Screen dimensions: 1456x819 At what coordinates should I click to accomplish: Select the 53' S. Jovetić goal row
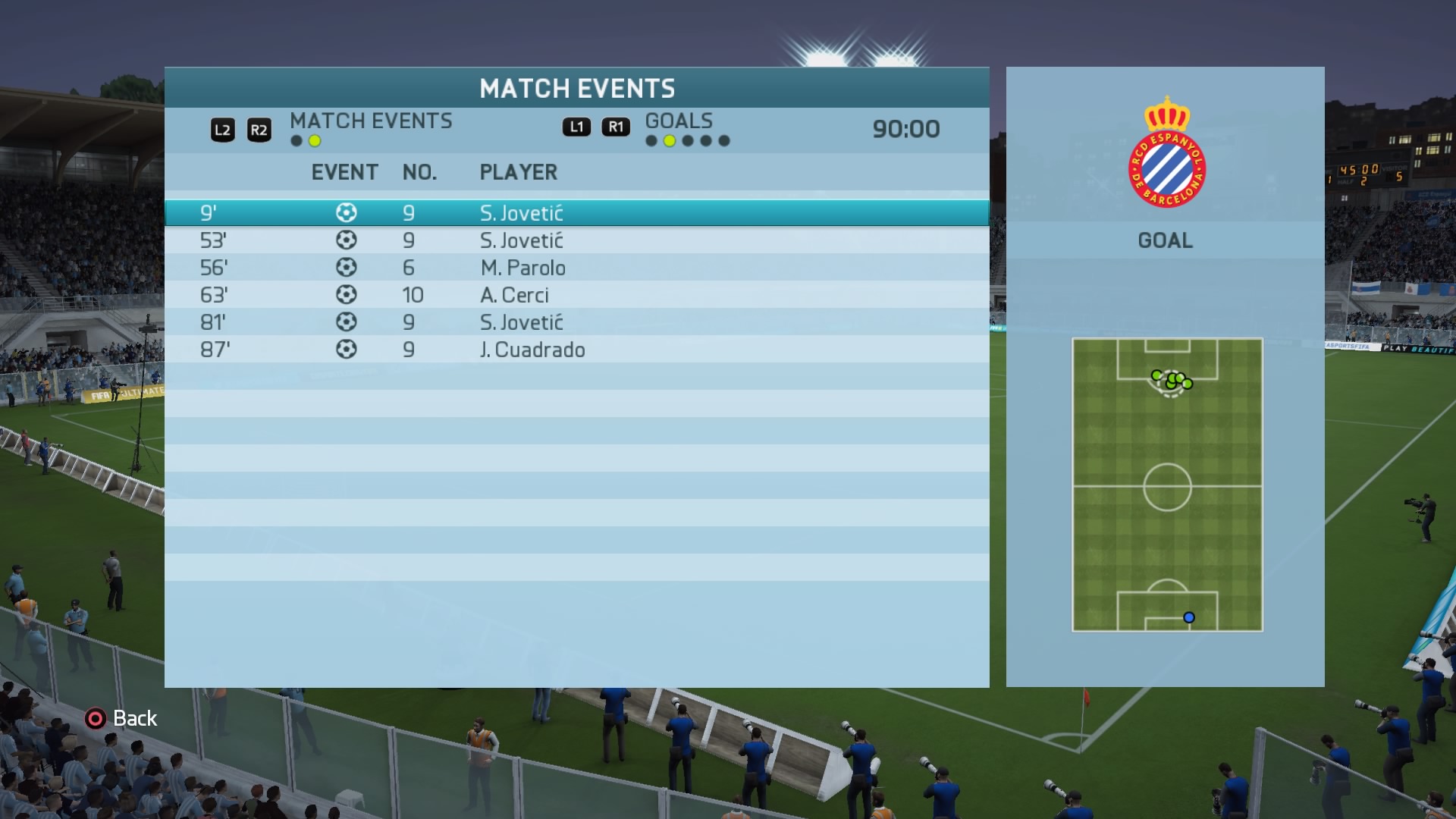576,240
